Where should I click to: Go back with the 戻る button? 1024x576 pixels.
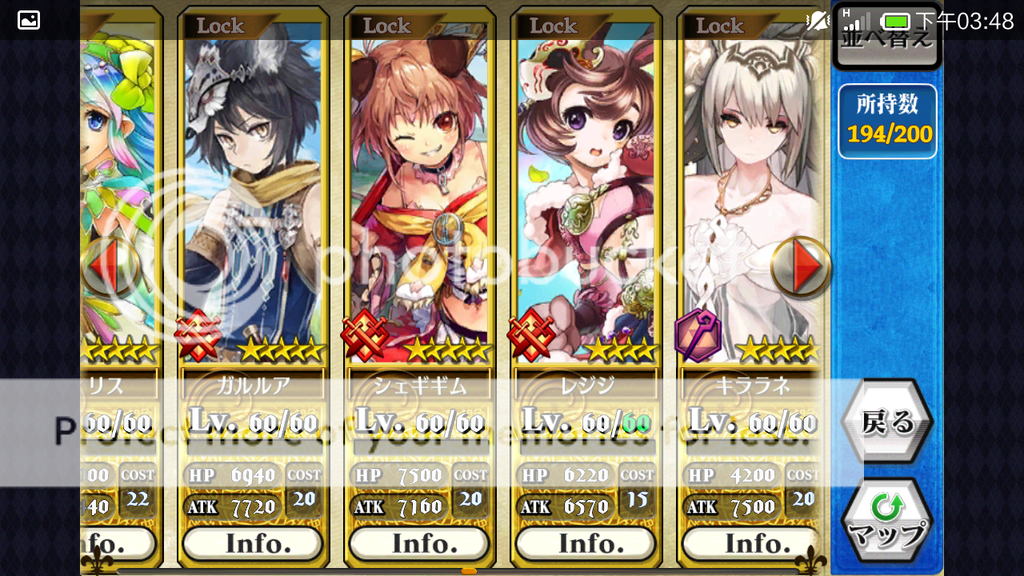pos(887,423)
